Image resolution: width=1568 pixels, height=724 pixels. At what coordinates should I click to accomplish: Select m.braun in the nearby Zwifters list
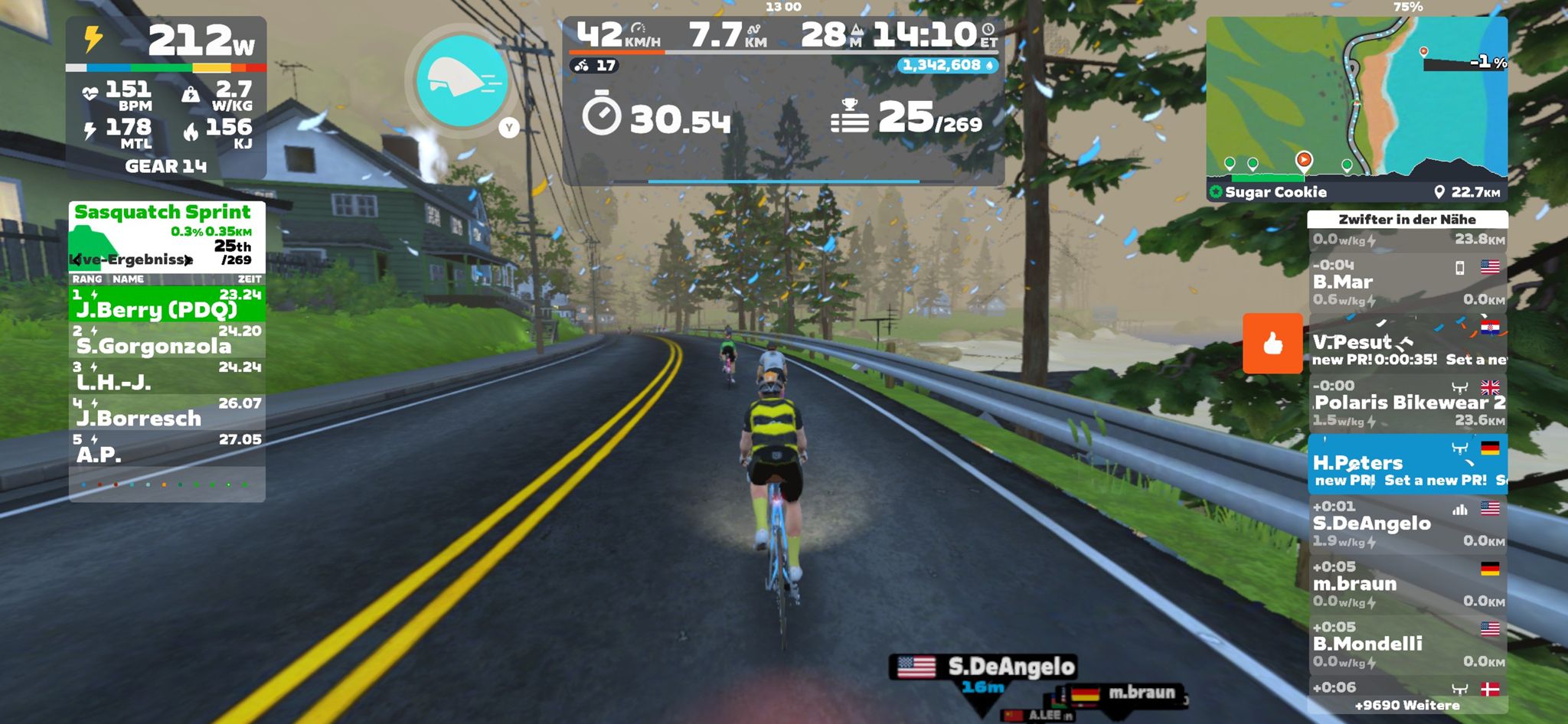[x=1407, y=584]
